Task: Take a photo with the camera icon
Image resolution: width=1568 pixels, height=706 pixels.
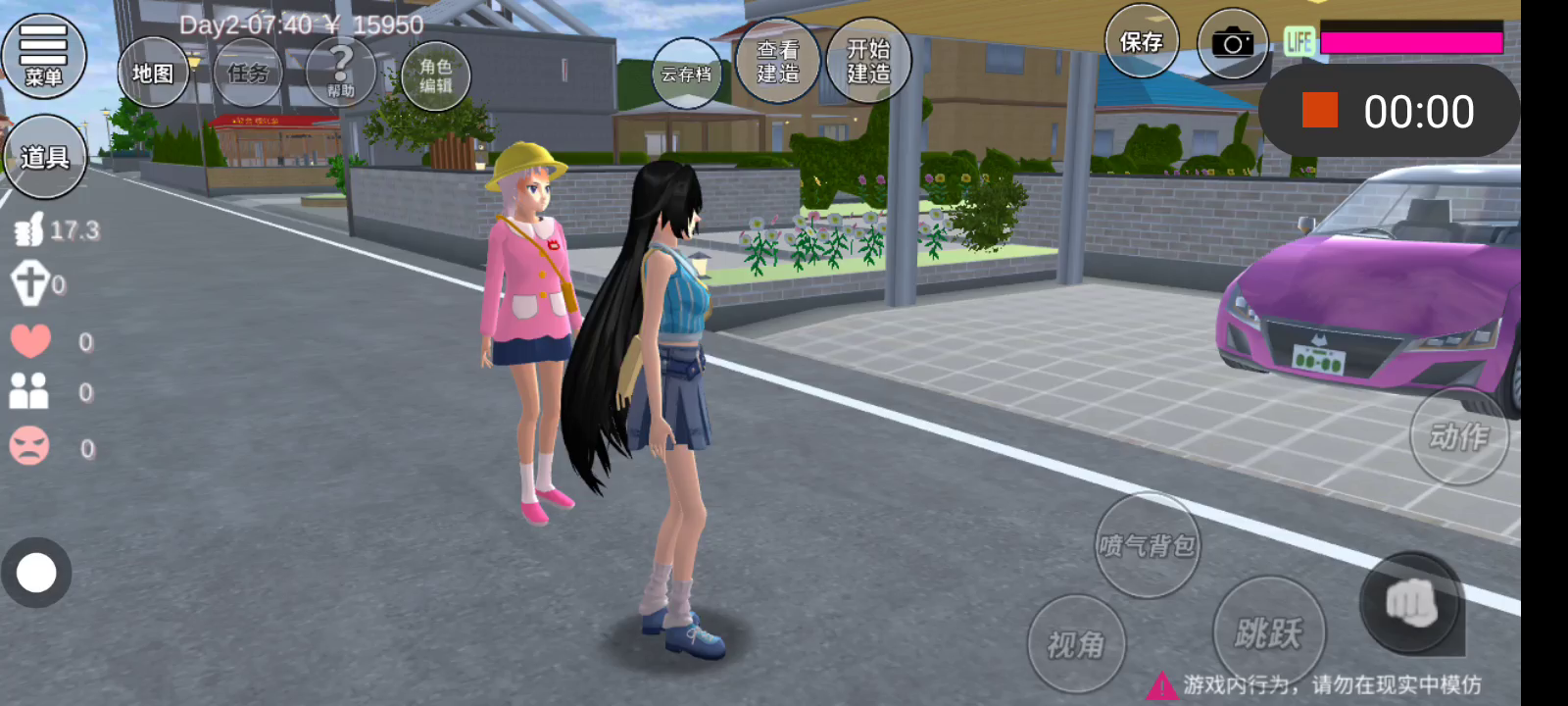Action: (1232, 44)
